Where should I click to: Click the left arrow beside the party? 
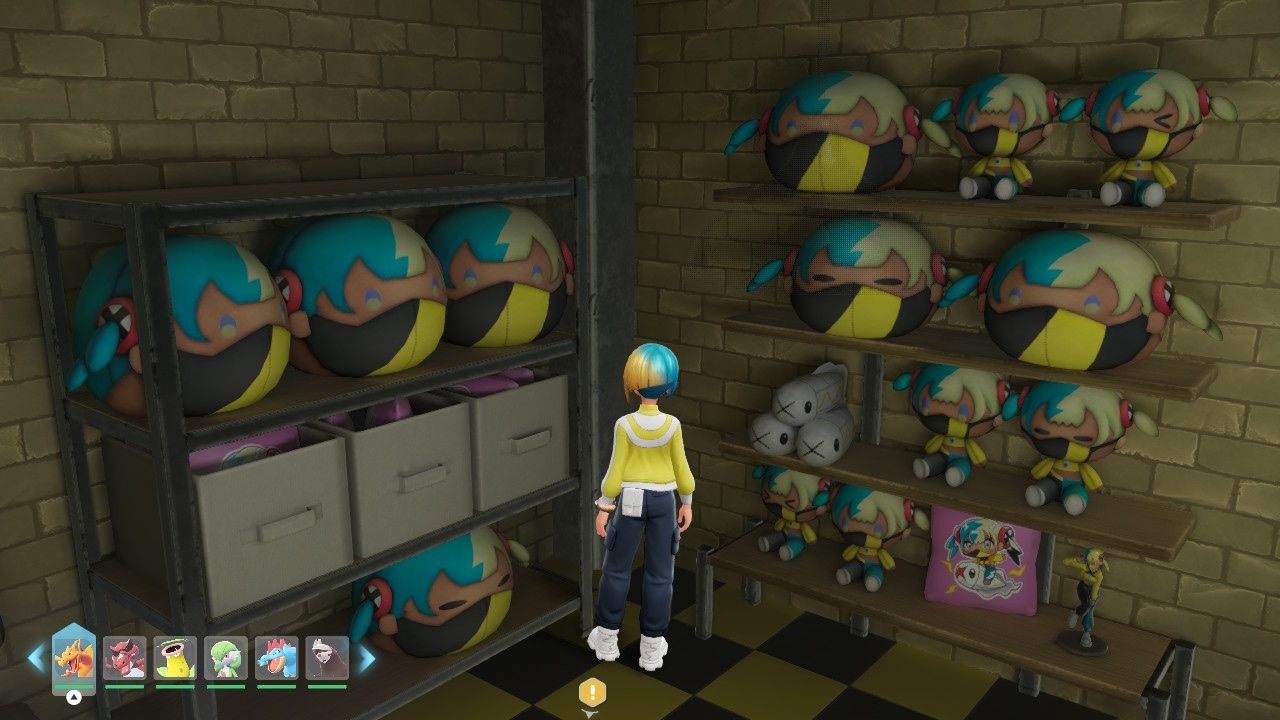[x=36, y=658]
